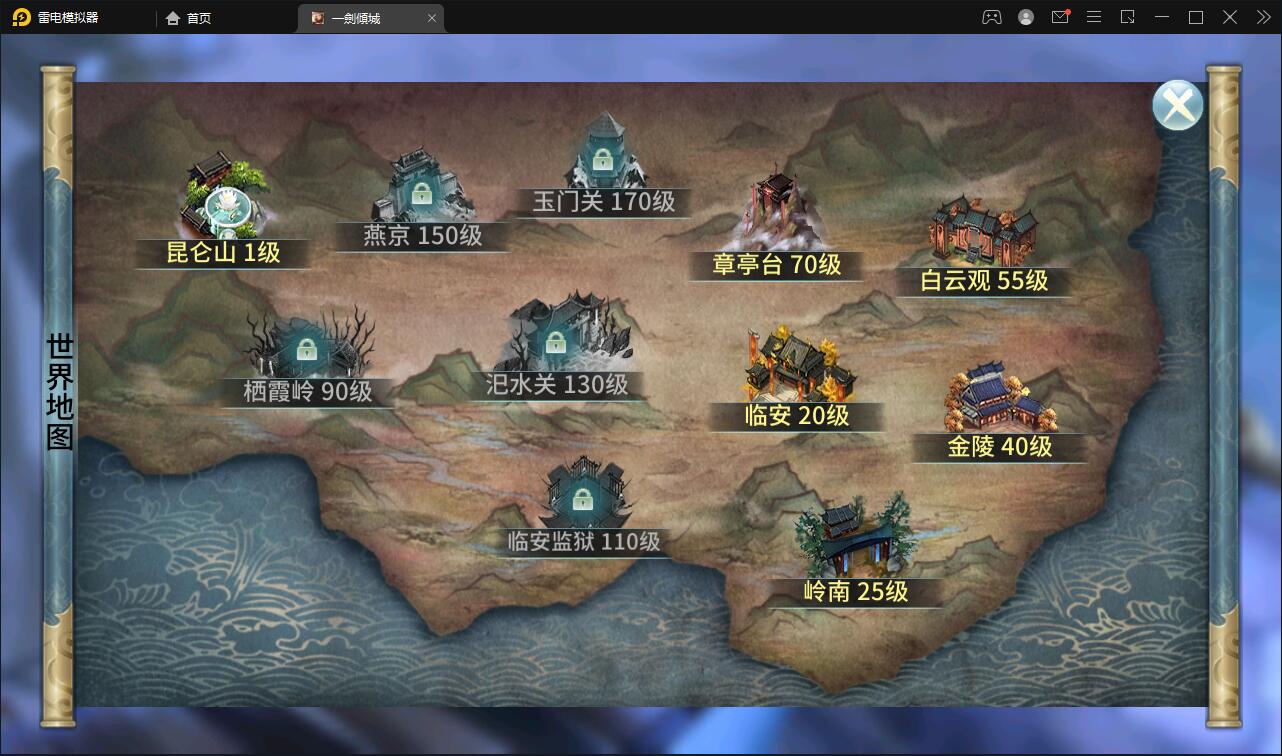Open the user account icon

pyautogui.click(x=1025, y=17)
